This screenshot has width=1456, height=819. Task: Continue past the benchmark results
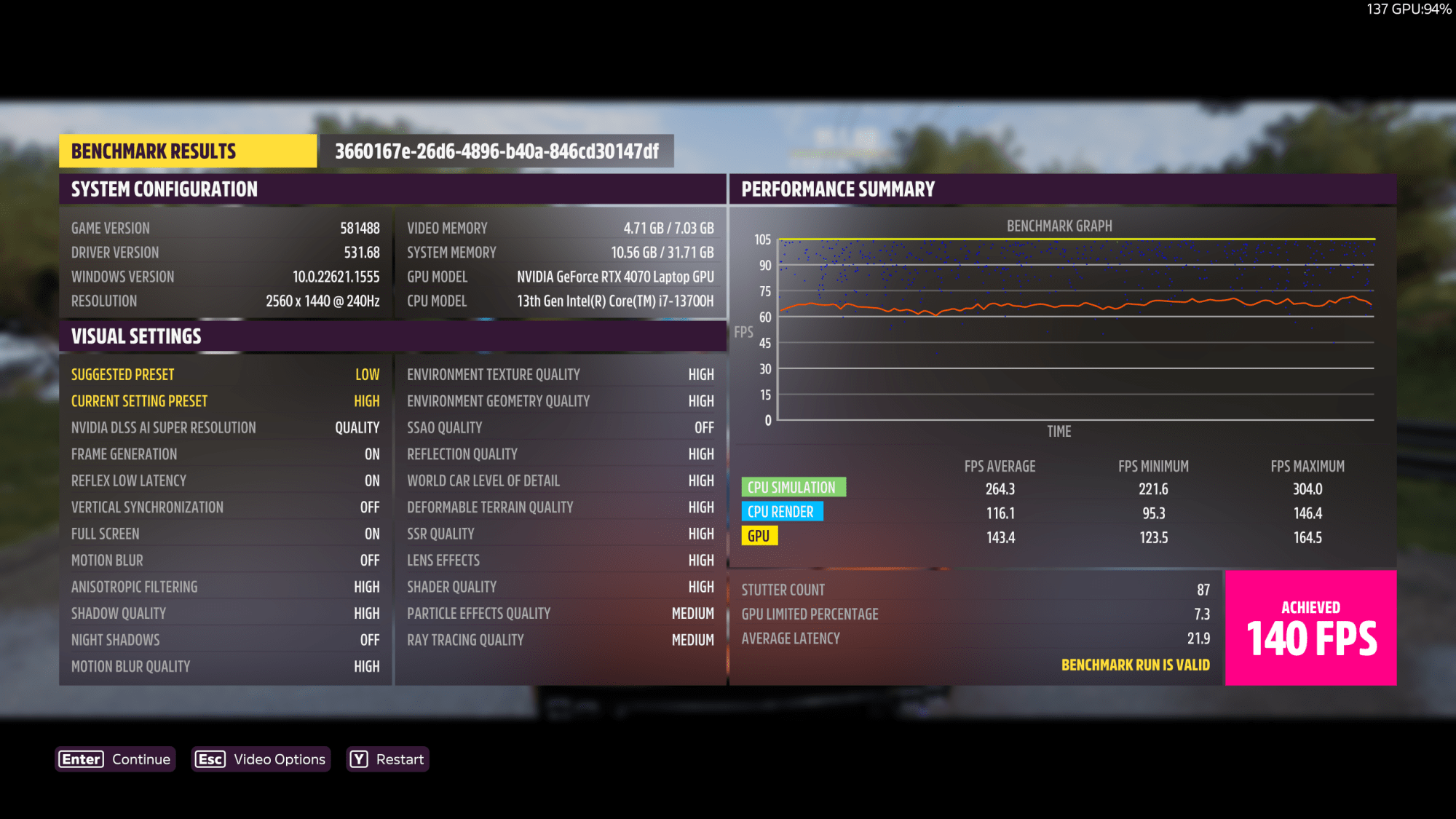(116, 759)
